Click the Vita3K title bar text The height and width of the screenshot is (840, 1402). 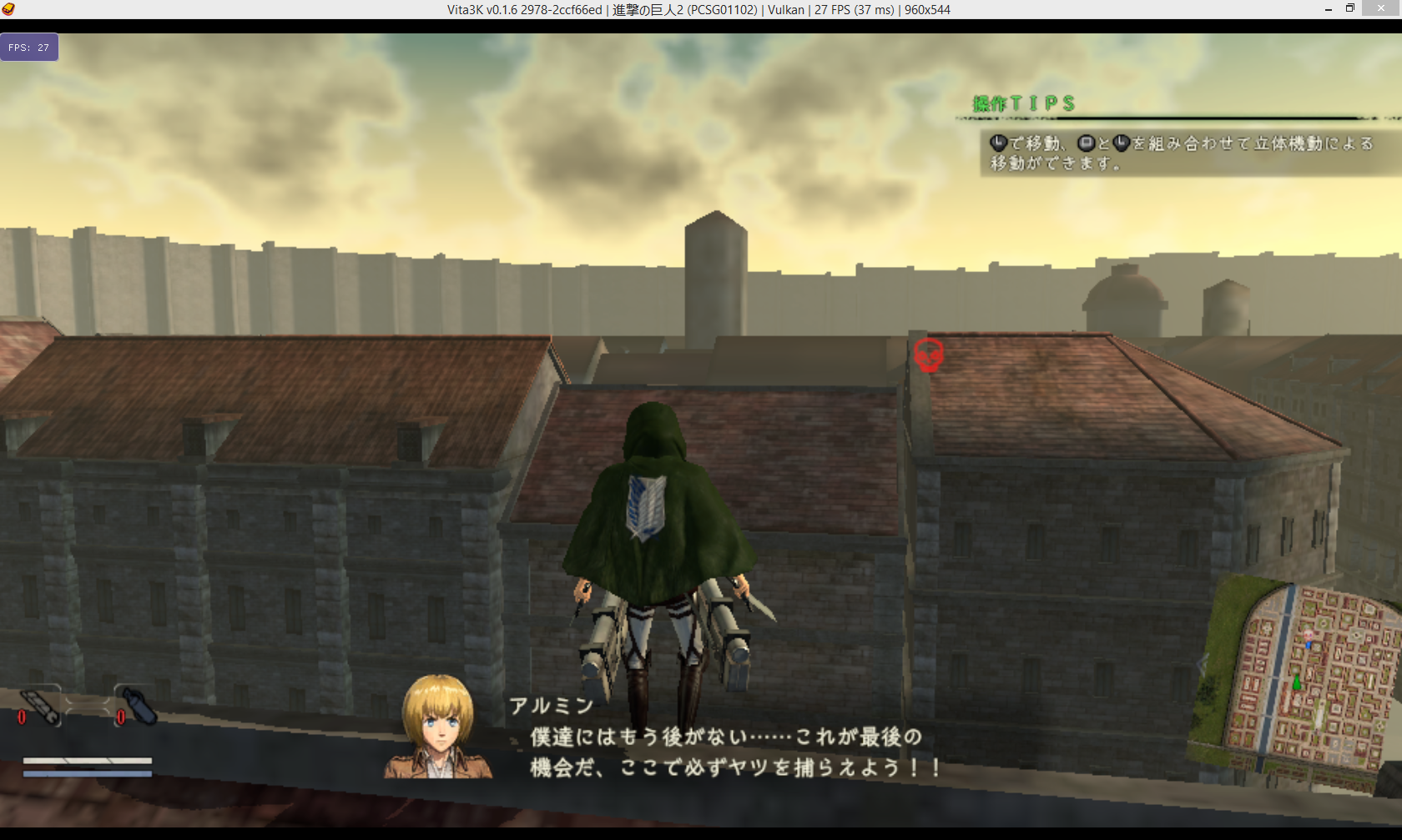click(699, 9)
